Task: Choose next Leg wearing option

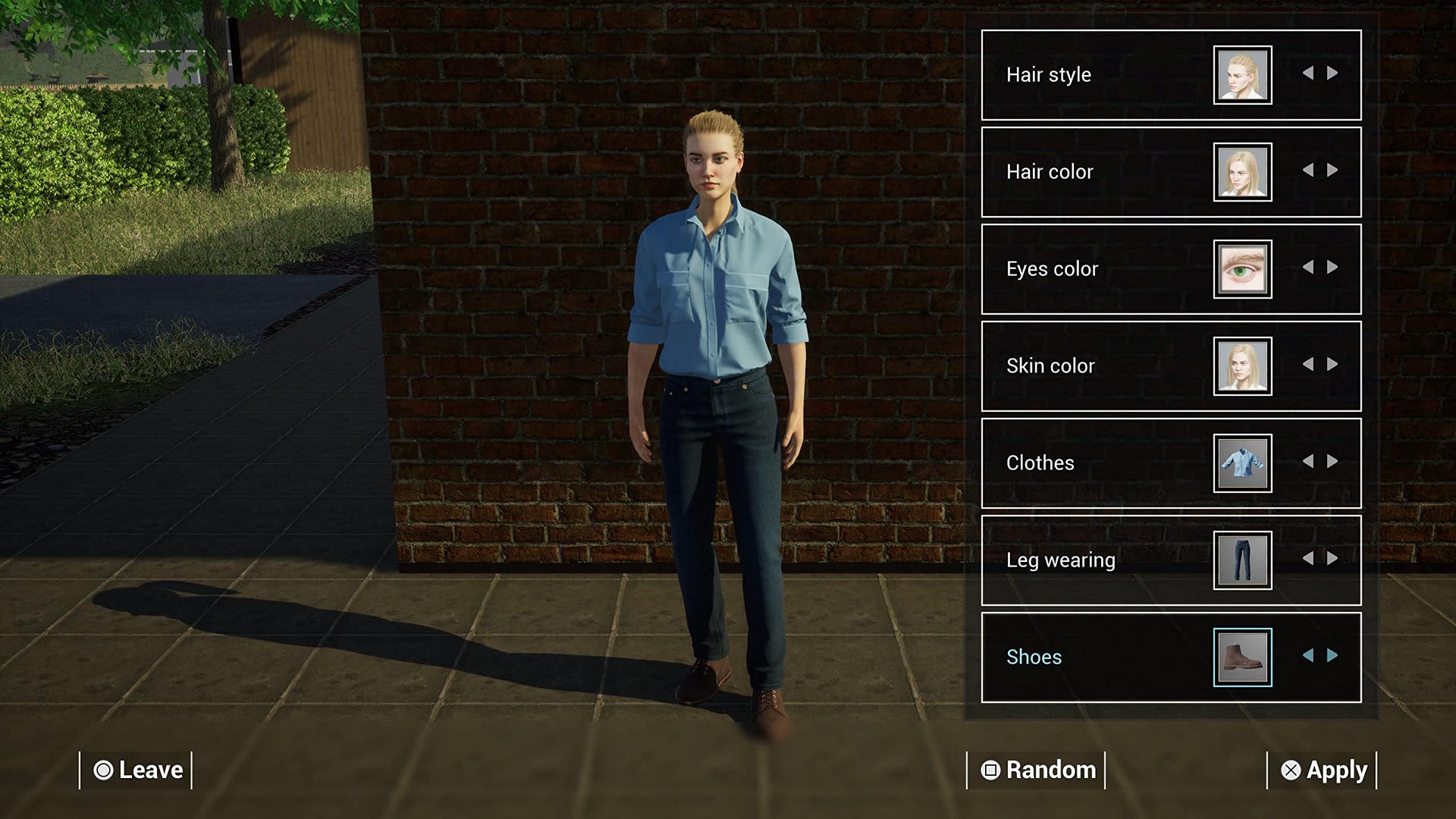Action: 1332,559
